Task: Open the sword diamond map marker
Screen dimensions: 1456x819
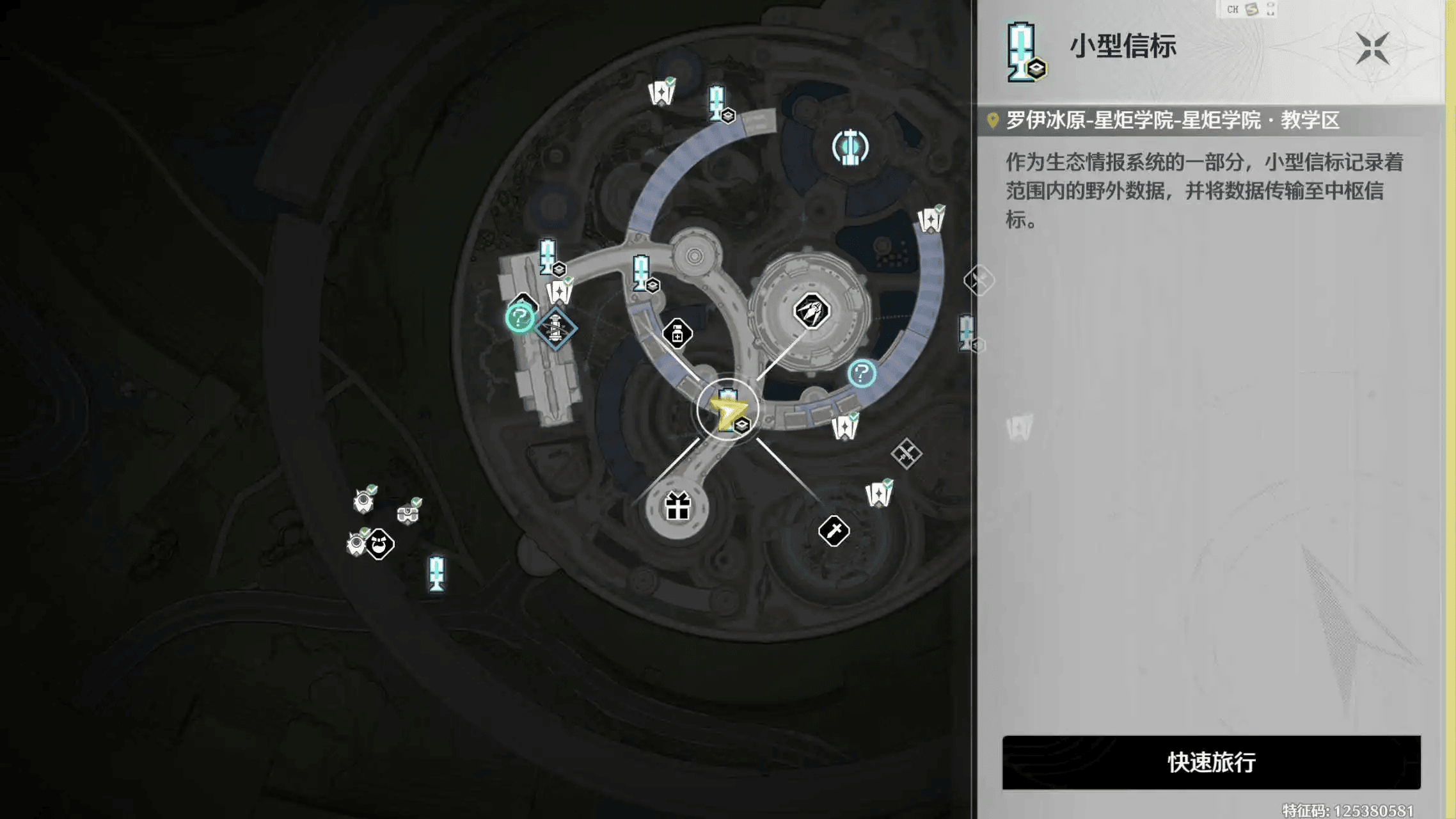Action: [834, 530]
